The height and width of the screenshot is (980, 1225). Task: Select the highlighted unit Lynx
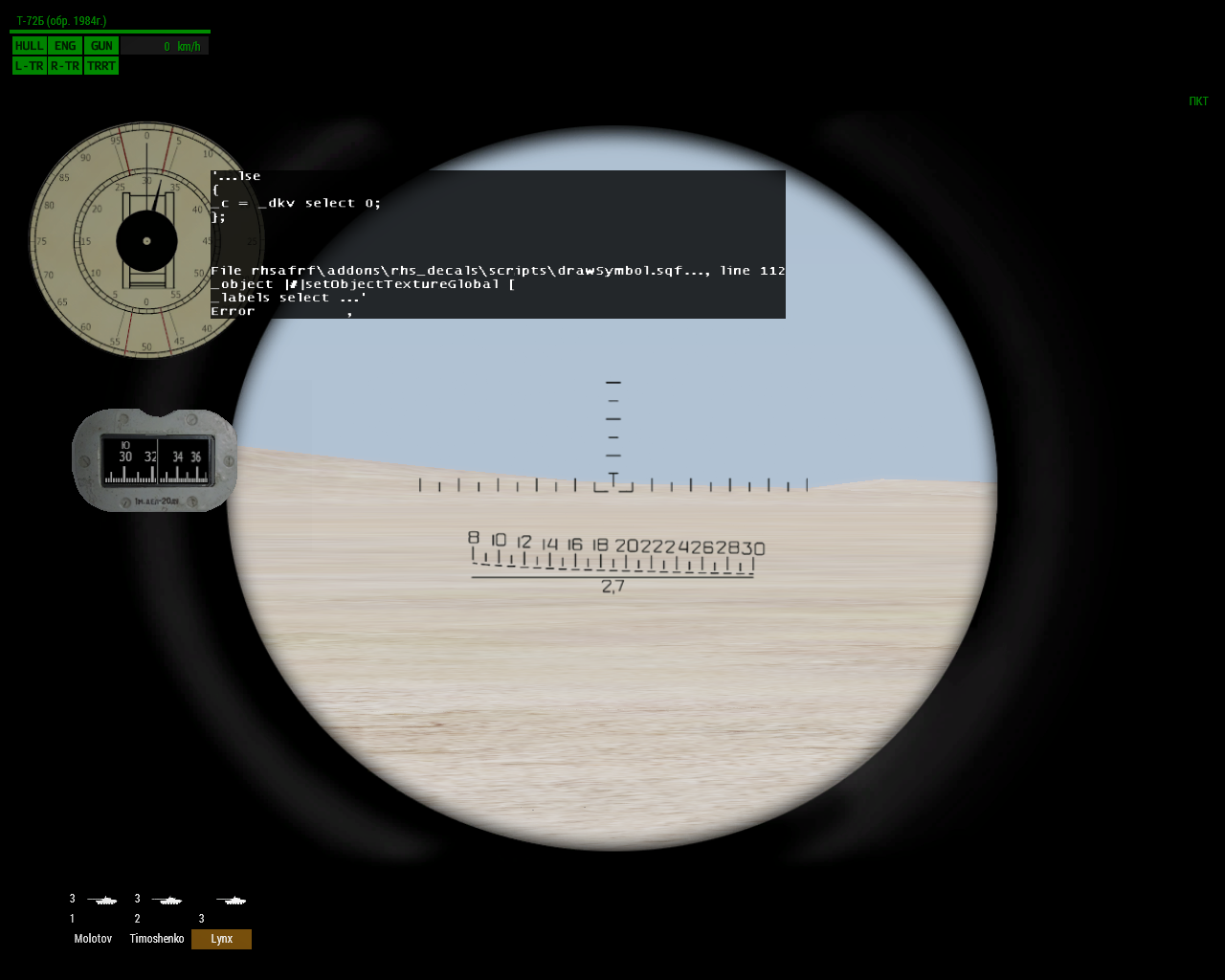click(x=221, y=939)
